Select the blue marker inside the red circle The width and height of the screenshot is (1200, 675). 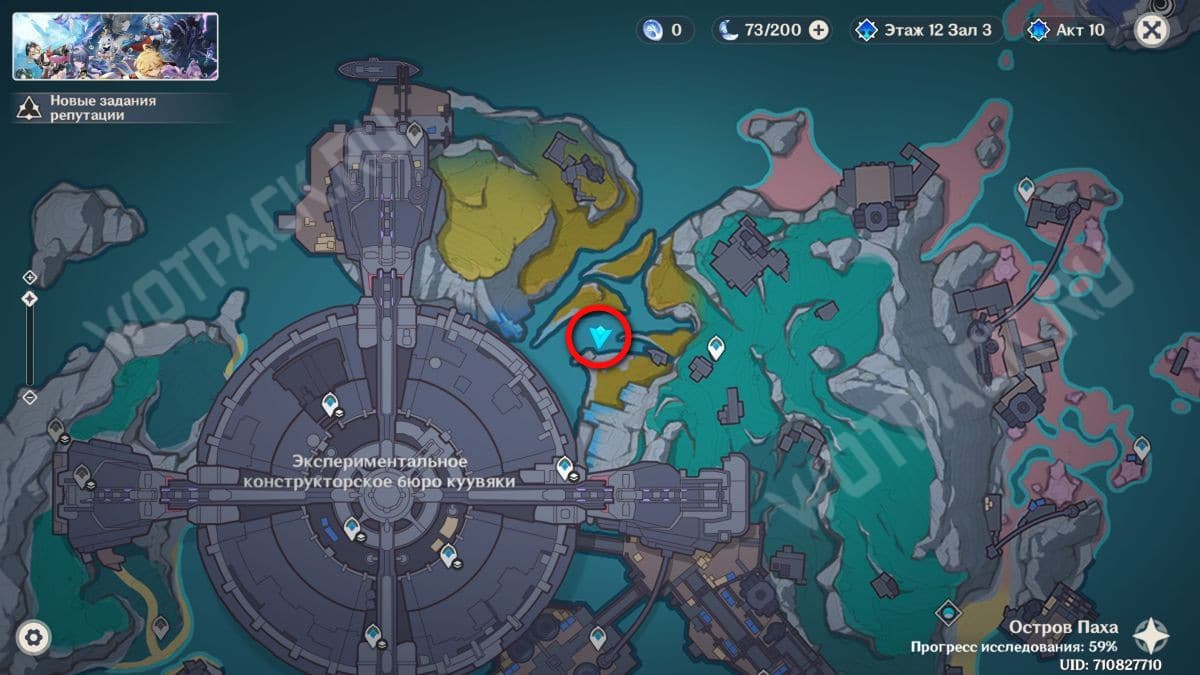click(x=600, y=338)
